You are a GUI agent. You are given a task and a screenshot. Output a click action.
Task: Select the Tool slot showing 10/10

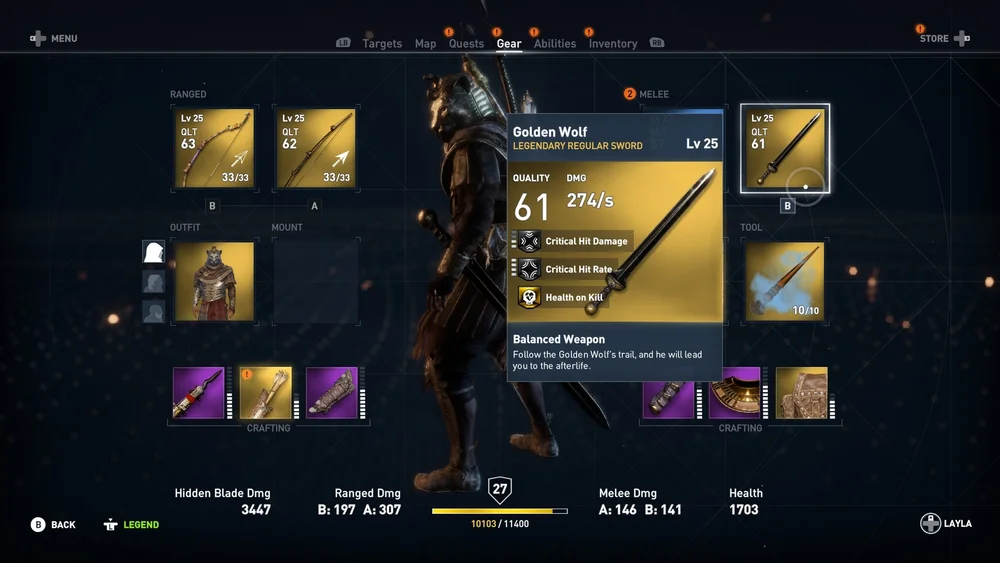pos(785,281)
